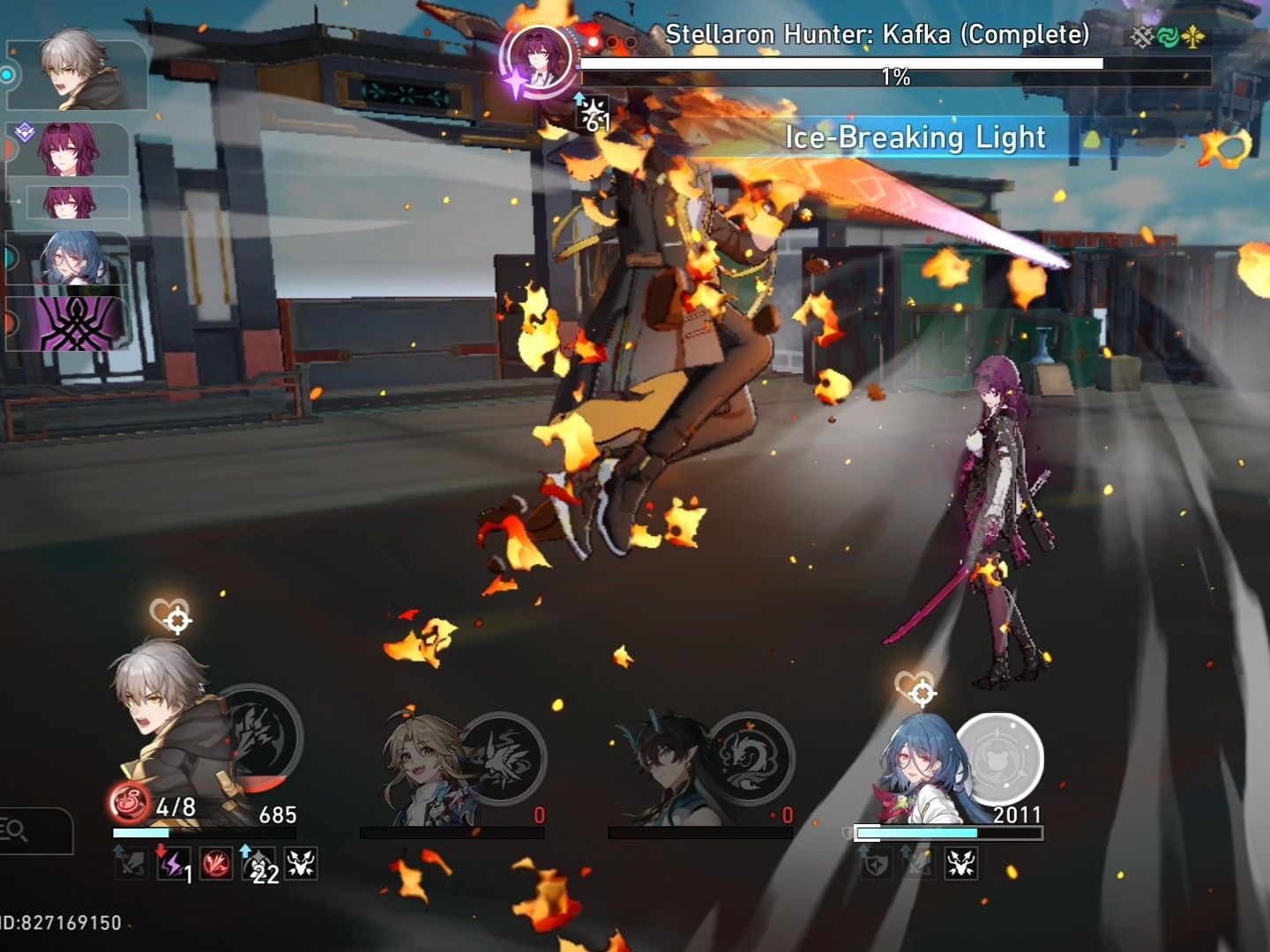This screenshot has height=952, width=1270.
Task: Select the Imaginary weakness icon near the boss bar
Action: click(1191, 36)
